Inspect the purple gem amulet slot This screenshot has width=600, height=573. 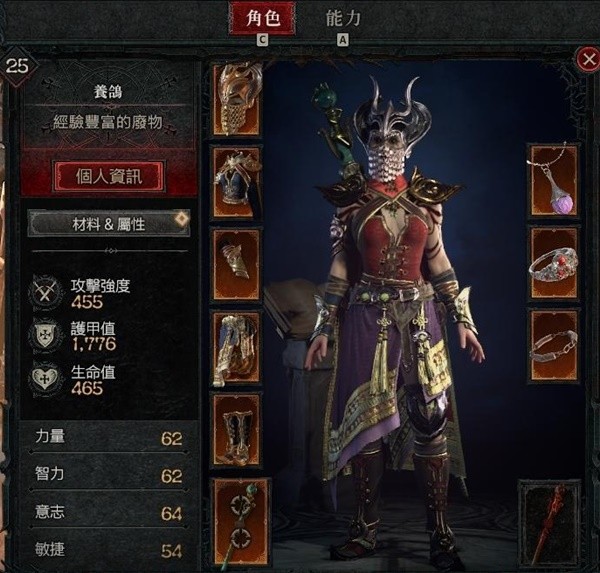[553, 179]
